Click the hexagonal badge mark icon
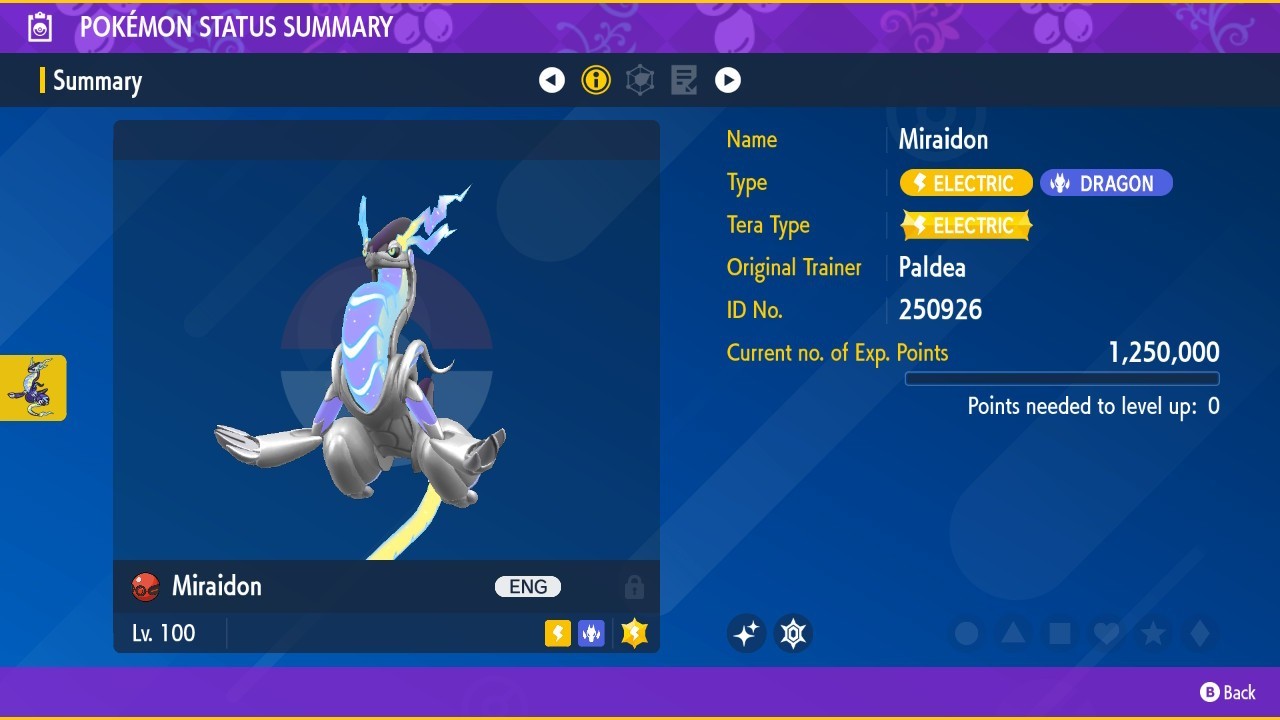Viewport: 1280px width, 720px height. pos(793,633)
